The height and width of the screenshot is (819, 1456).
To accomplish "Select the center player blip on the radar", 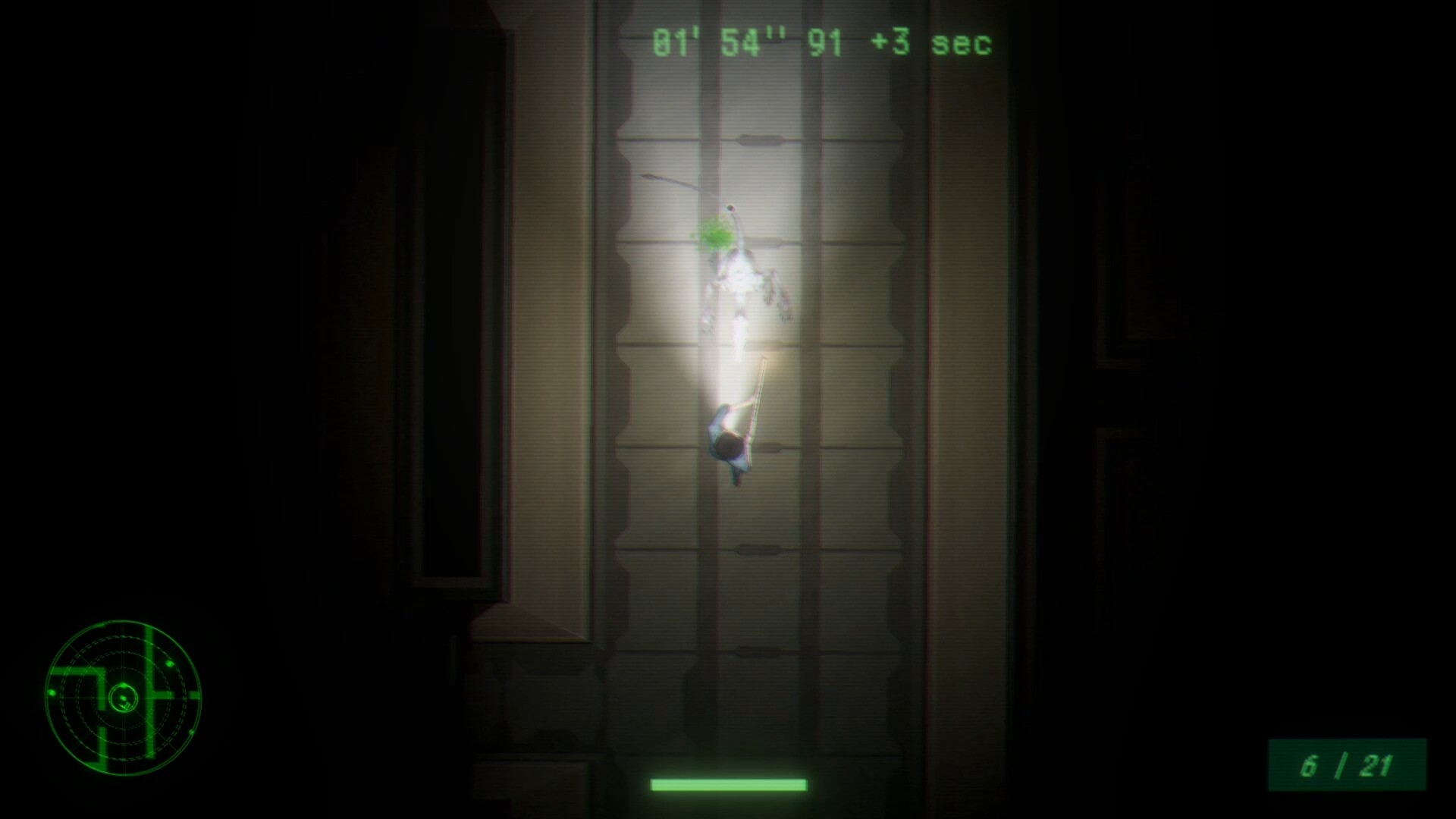I will coord(123,698).
